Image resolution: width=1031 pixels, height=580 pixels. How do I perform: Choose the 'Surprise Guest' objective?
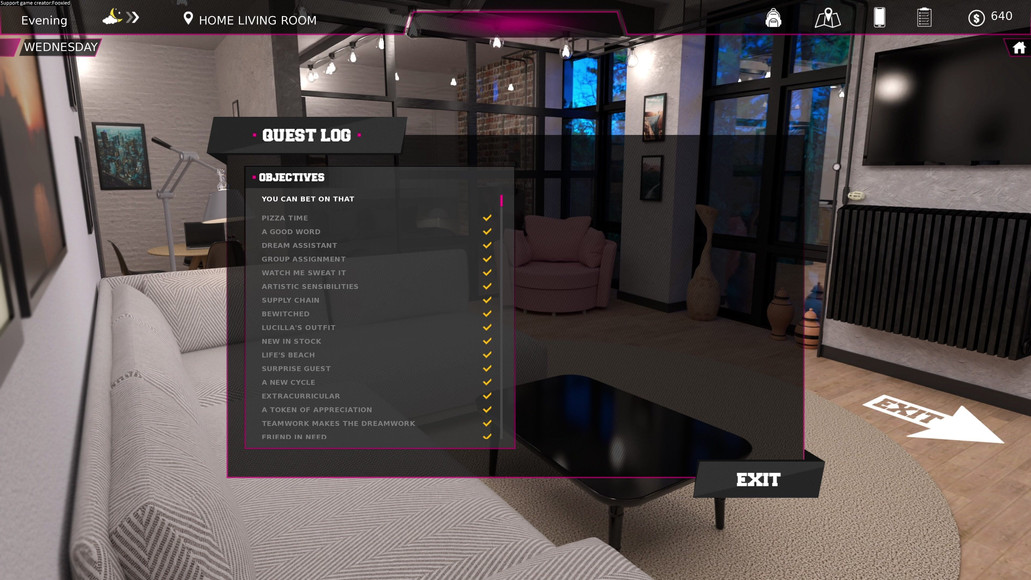(296, 369)
